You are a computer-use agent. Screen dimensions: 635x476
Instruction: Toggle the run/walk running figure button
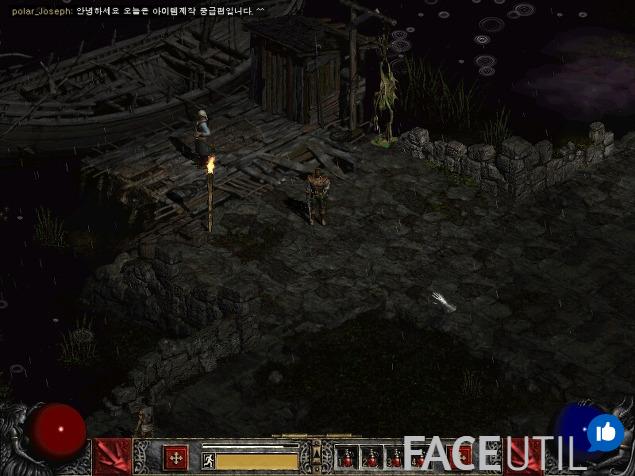(x=209, y=461)
